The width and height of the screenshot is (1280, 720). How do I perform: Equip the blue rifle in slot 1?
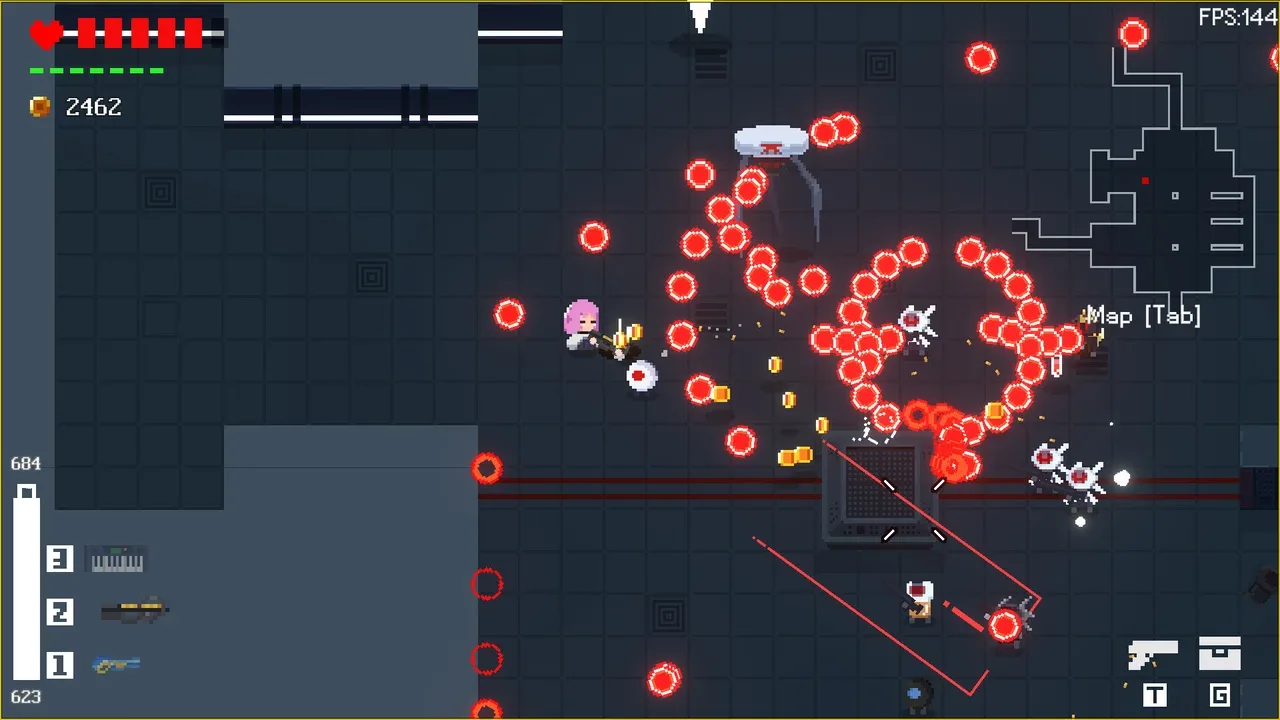(116, 664)
